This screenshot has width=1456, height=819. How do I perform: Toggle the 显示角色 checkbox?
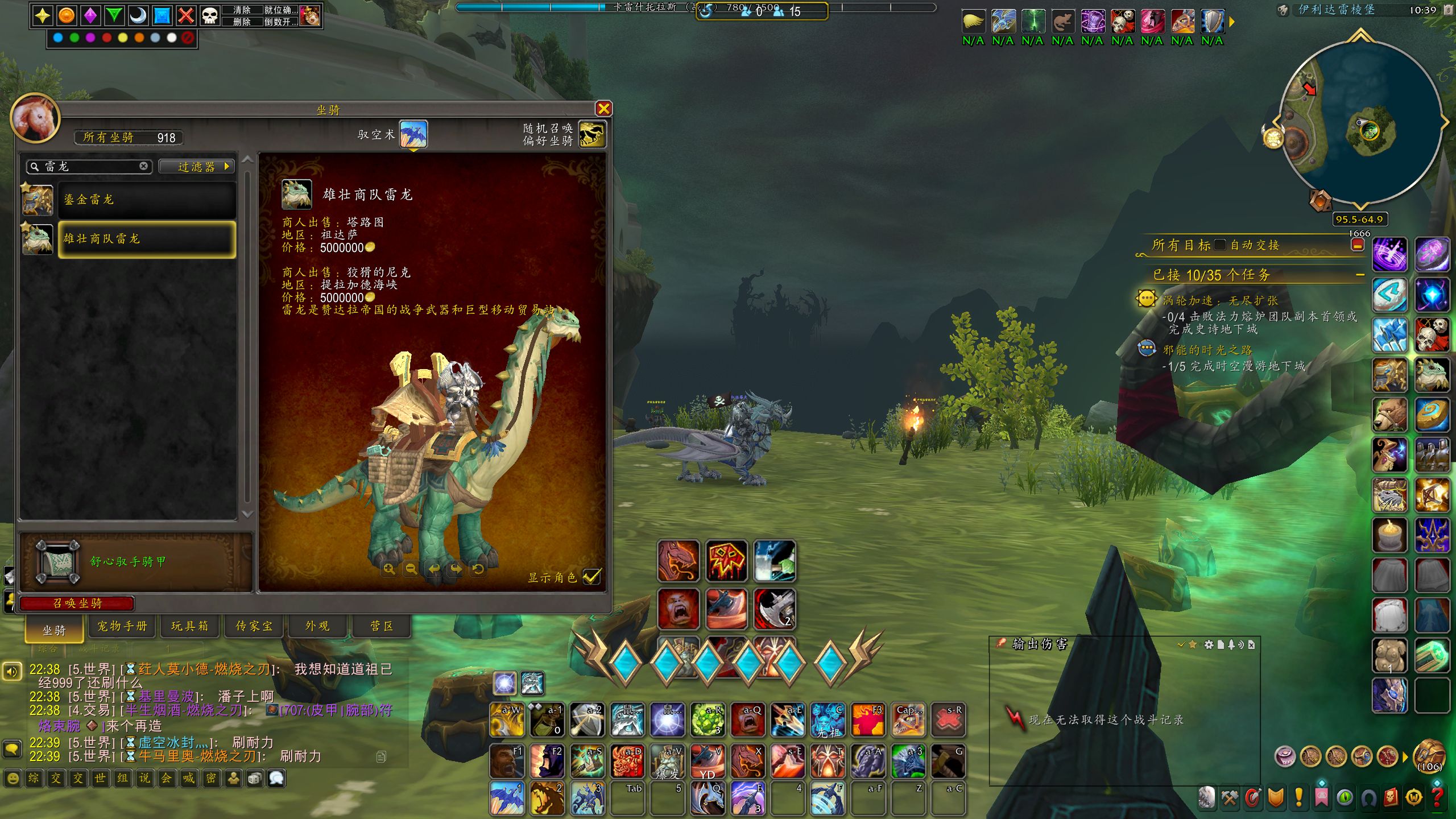(591, 577)
